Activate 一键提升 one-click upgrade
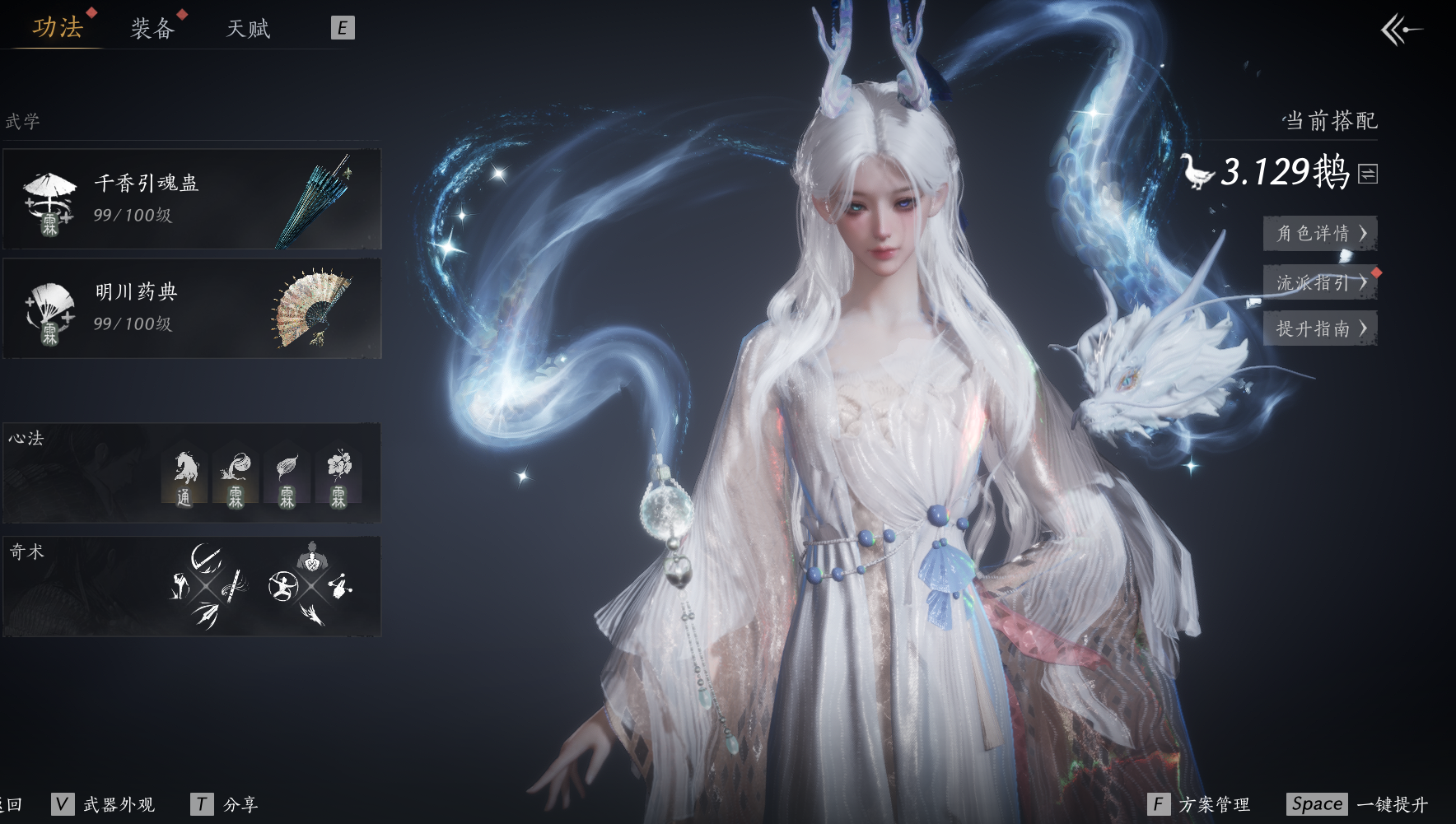This screenshot has height=824, width=1456. (1358, 804)
